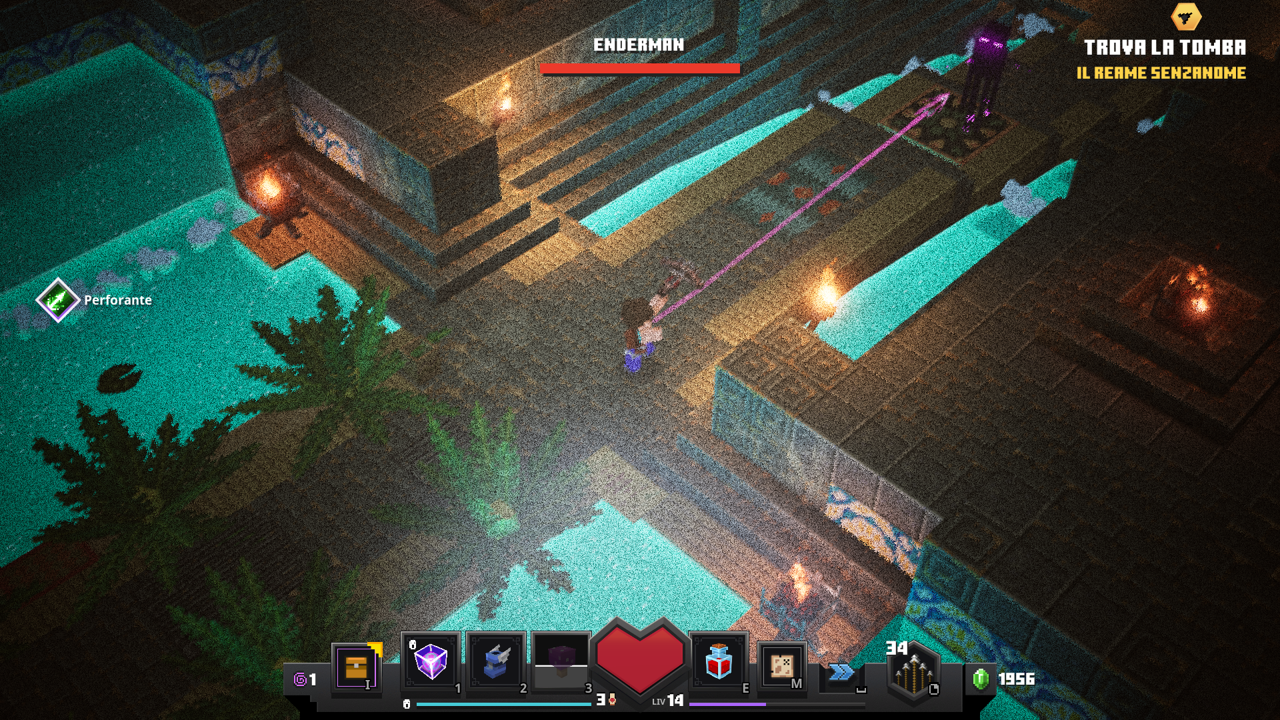The image size is (1280, 720).
Task: Click the yellow mission objective icon
Action: [1185, 16]
